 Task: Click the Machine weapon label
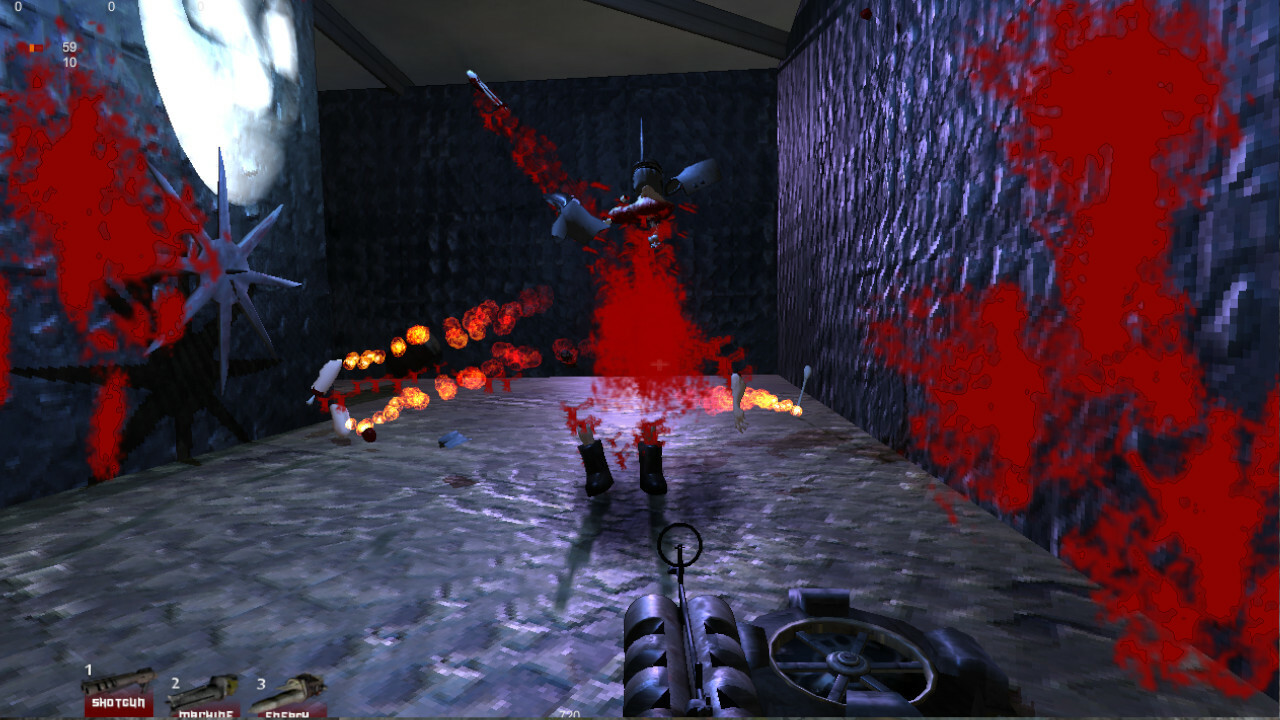(x=205, y=715)
